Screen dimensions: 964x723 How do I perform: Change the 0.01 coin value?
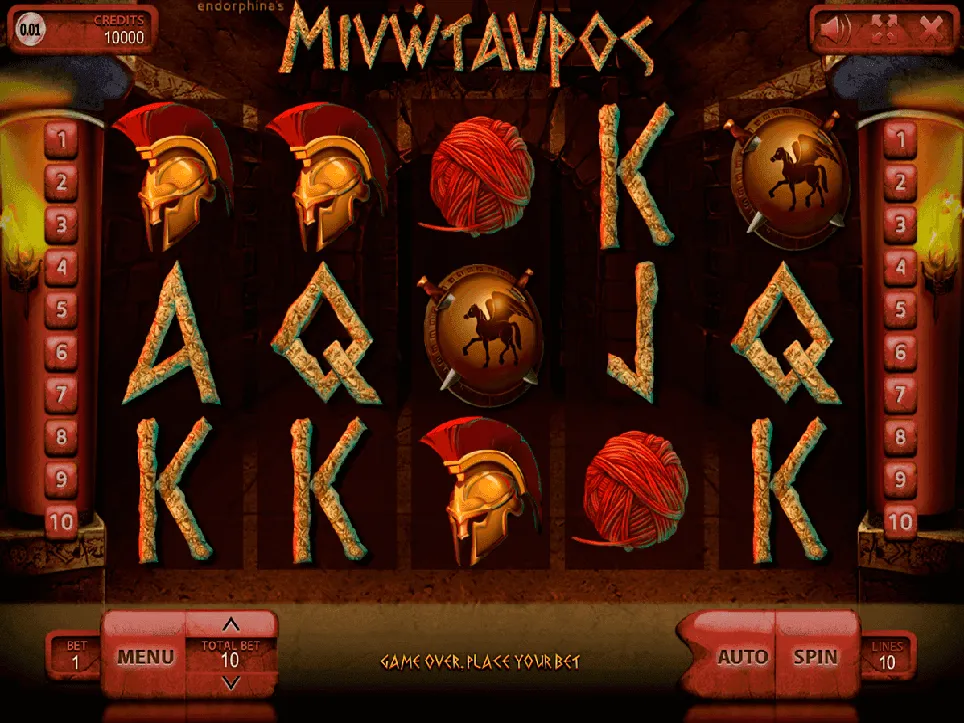31,29
